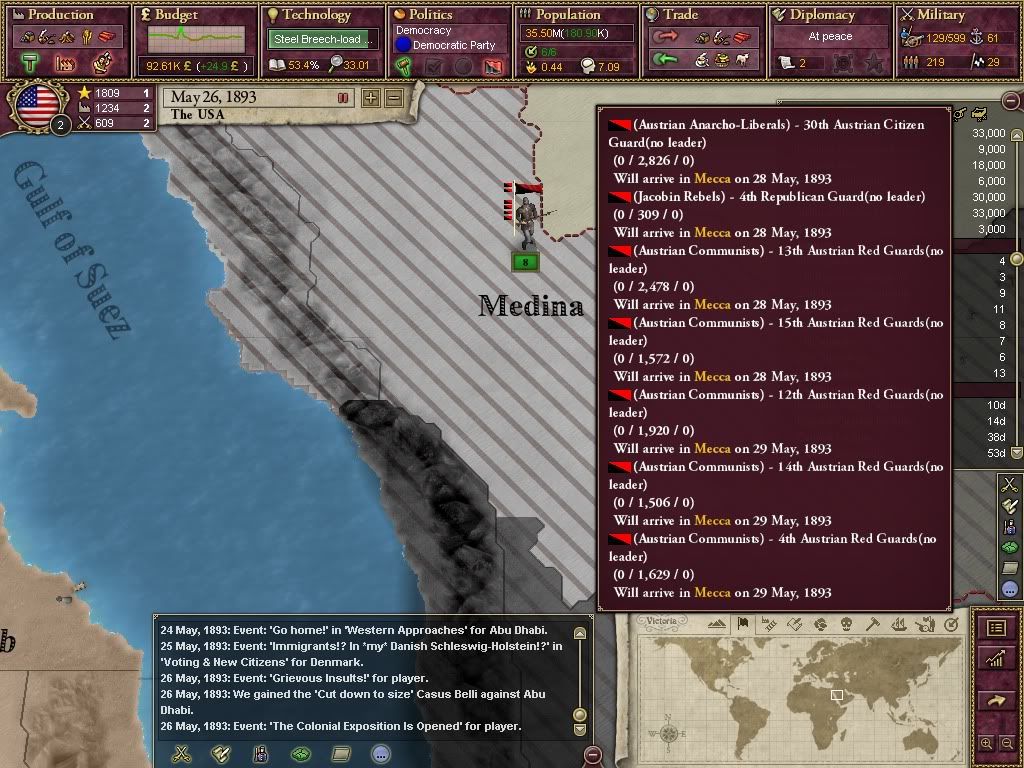Increase game speed with the plus button
This screenshot has height=768, width=1024.
click(x=371, y=98)
